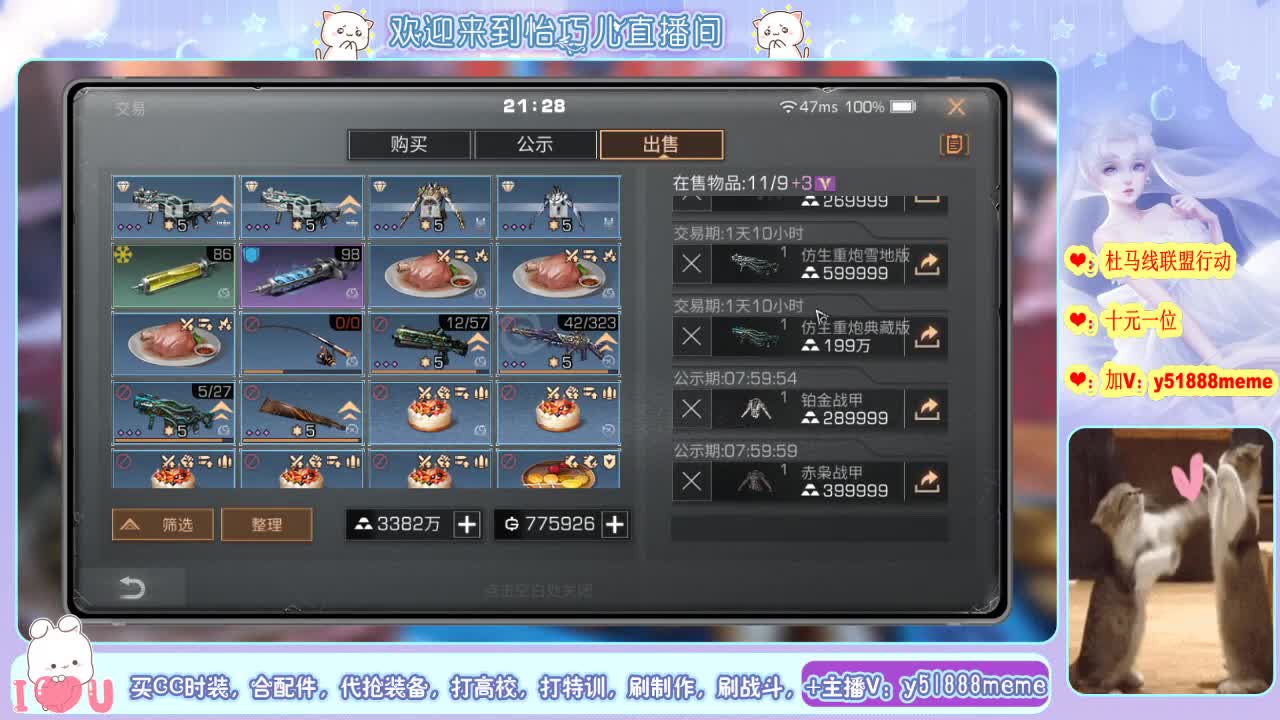The image size is (1280, 720).
Task: Open the 筛选 filter button
Action: 163,524
